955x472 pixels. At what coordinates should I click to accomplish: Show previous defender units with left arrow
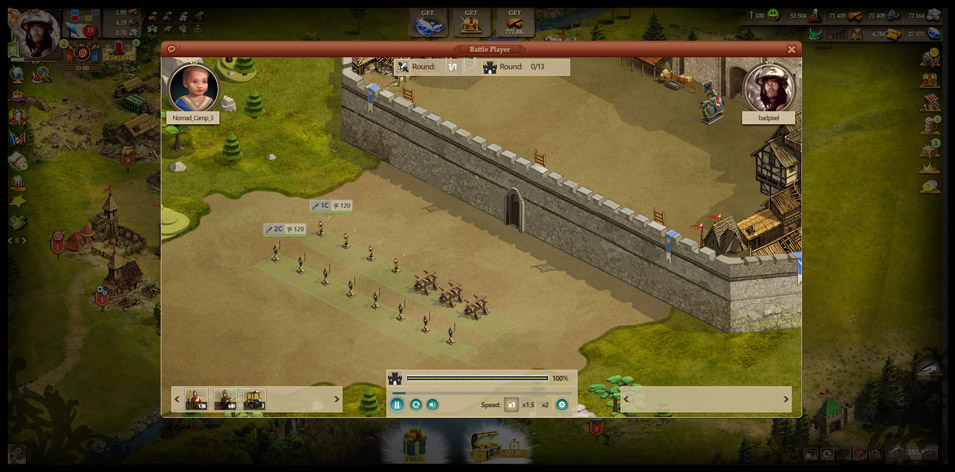coord(626,399)
